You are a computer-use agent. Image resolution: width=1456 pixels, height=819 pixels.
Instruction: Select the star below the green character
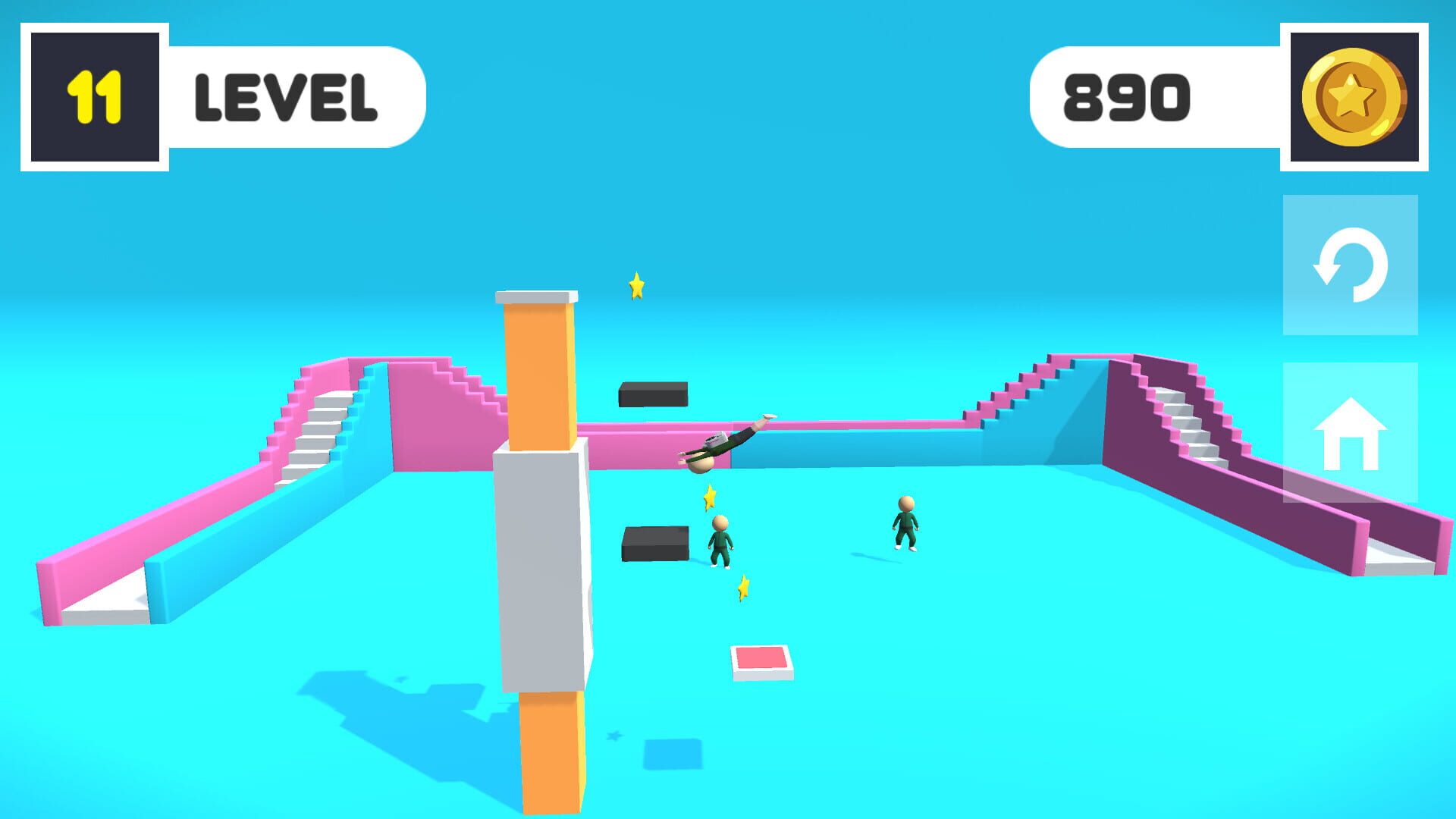(x=742, y=586)
